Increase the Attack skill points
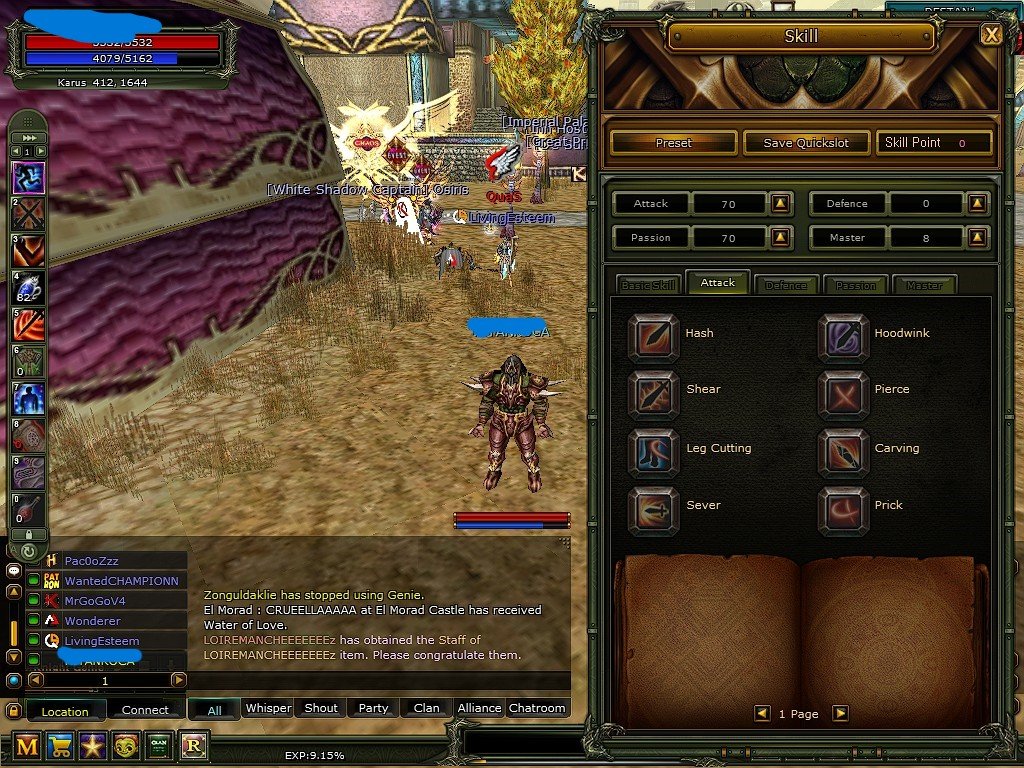Viewport: 1024px width, 768px height. point(781,204)
